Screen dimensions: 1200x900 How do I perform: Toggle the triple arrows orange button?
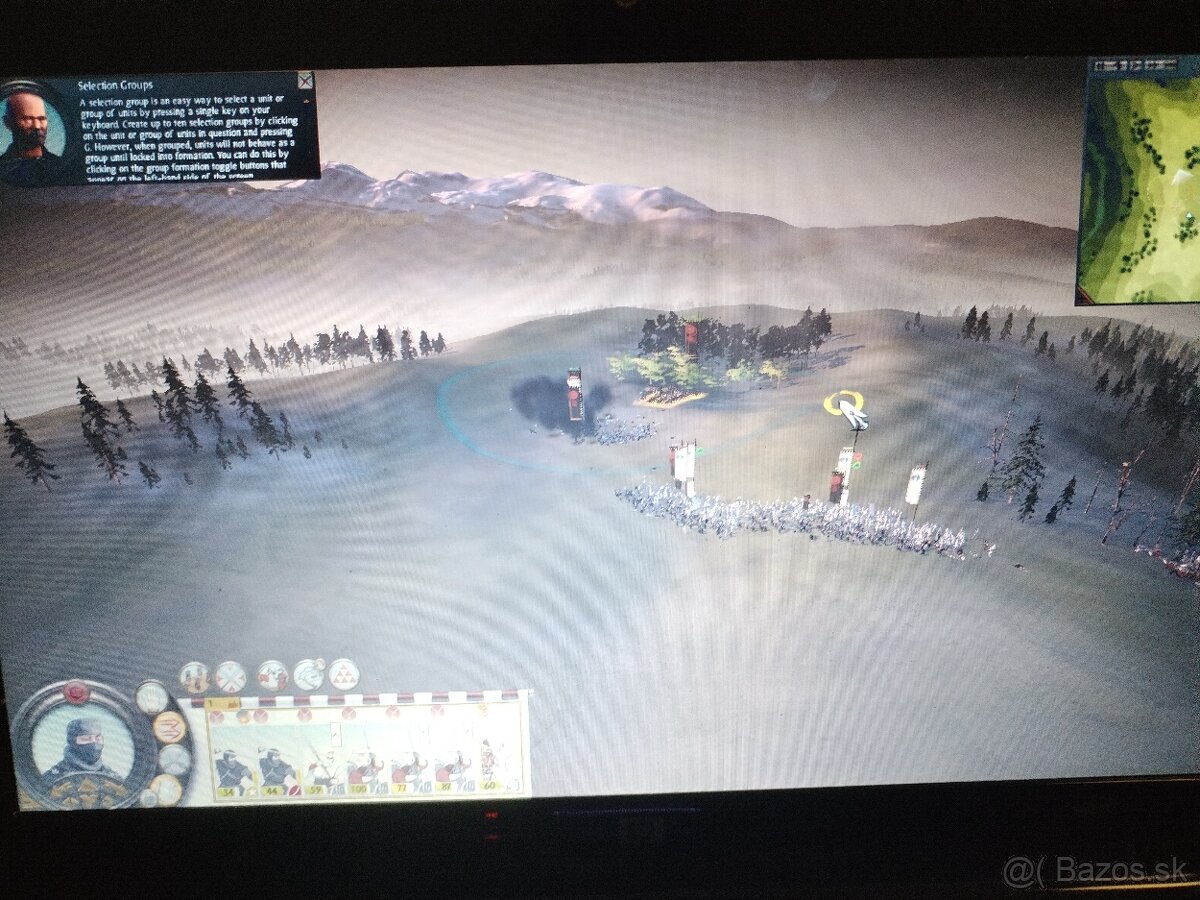click(169, 726)
